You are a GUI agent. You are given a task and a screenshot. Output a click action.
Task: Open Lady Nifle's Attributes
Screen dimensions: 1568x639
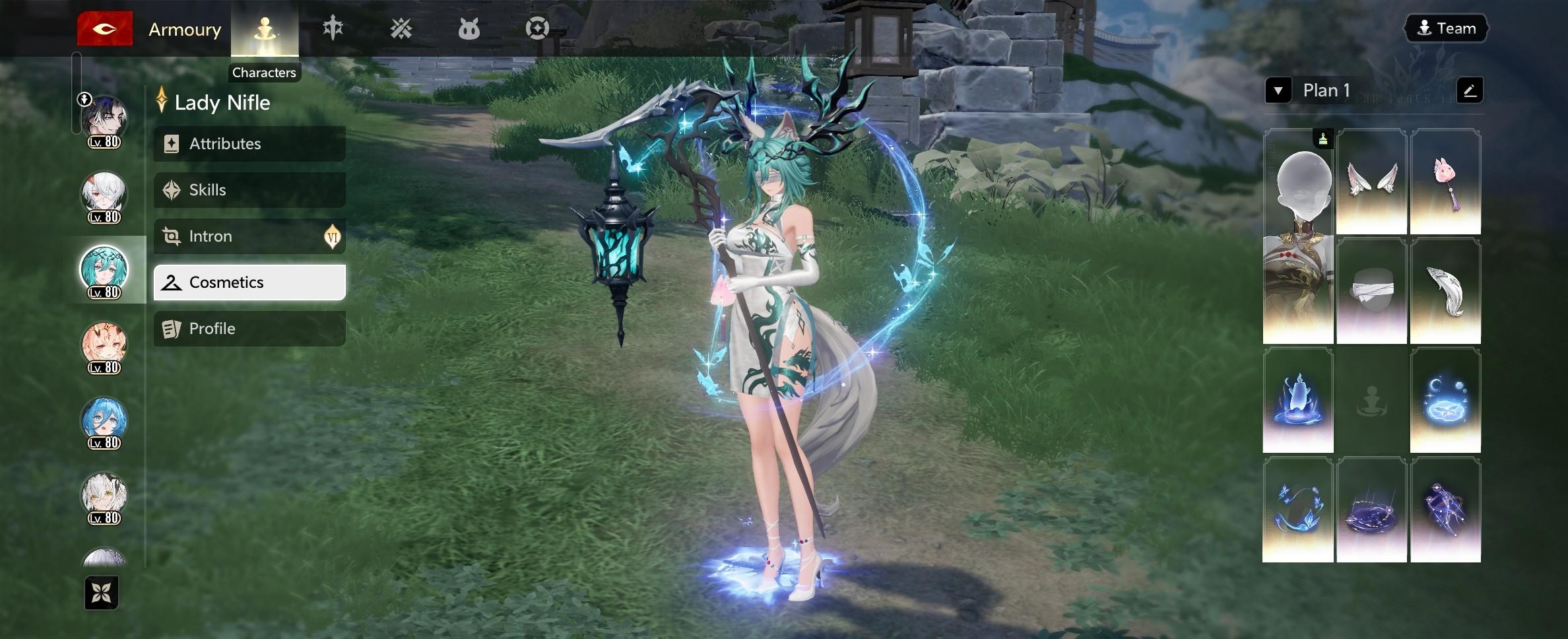[249, 144]
